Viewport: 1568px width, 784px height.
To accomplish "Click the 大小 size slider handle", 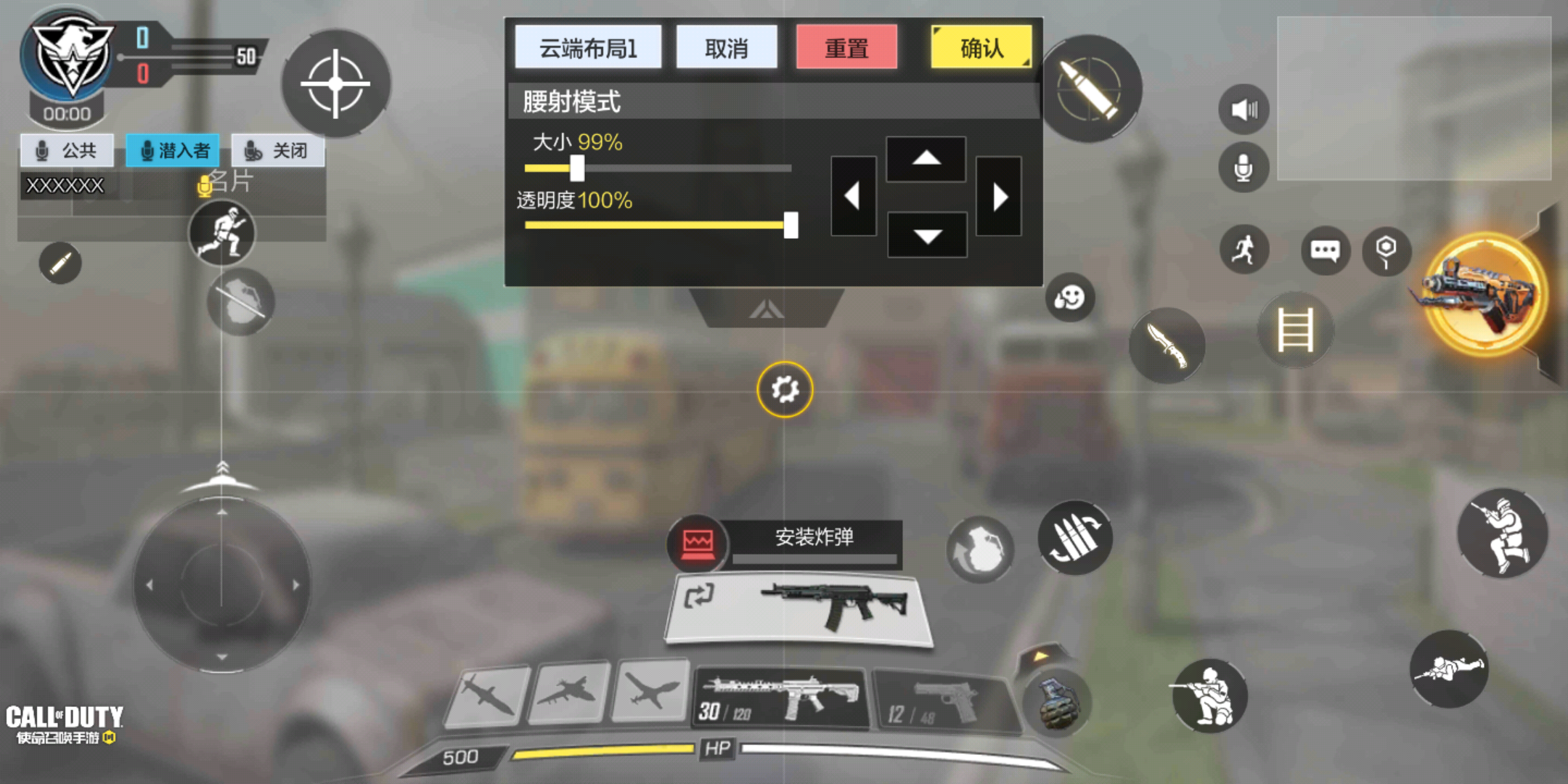I will [577, 168].
